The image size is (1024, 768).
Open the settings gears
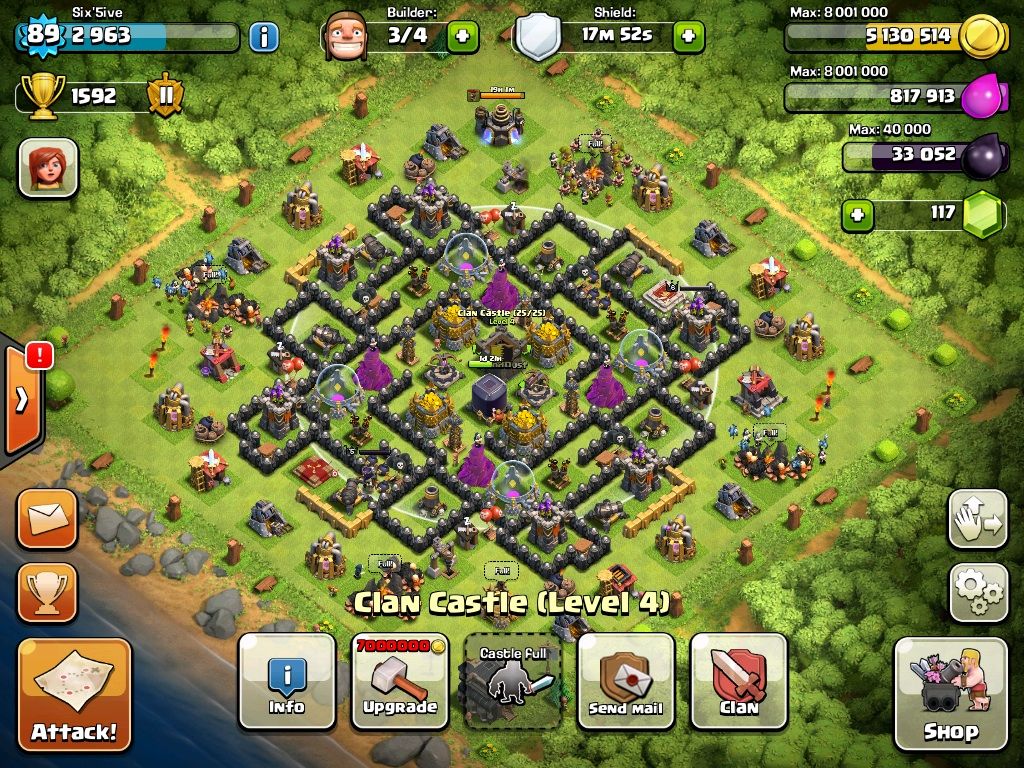pos(977,592)
